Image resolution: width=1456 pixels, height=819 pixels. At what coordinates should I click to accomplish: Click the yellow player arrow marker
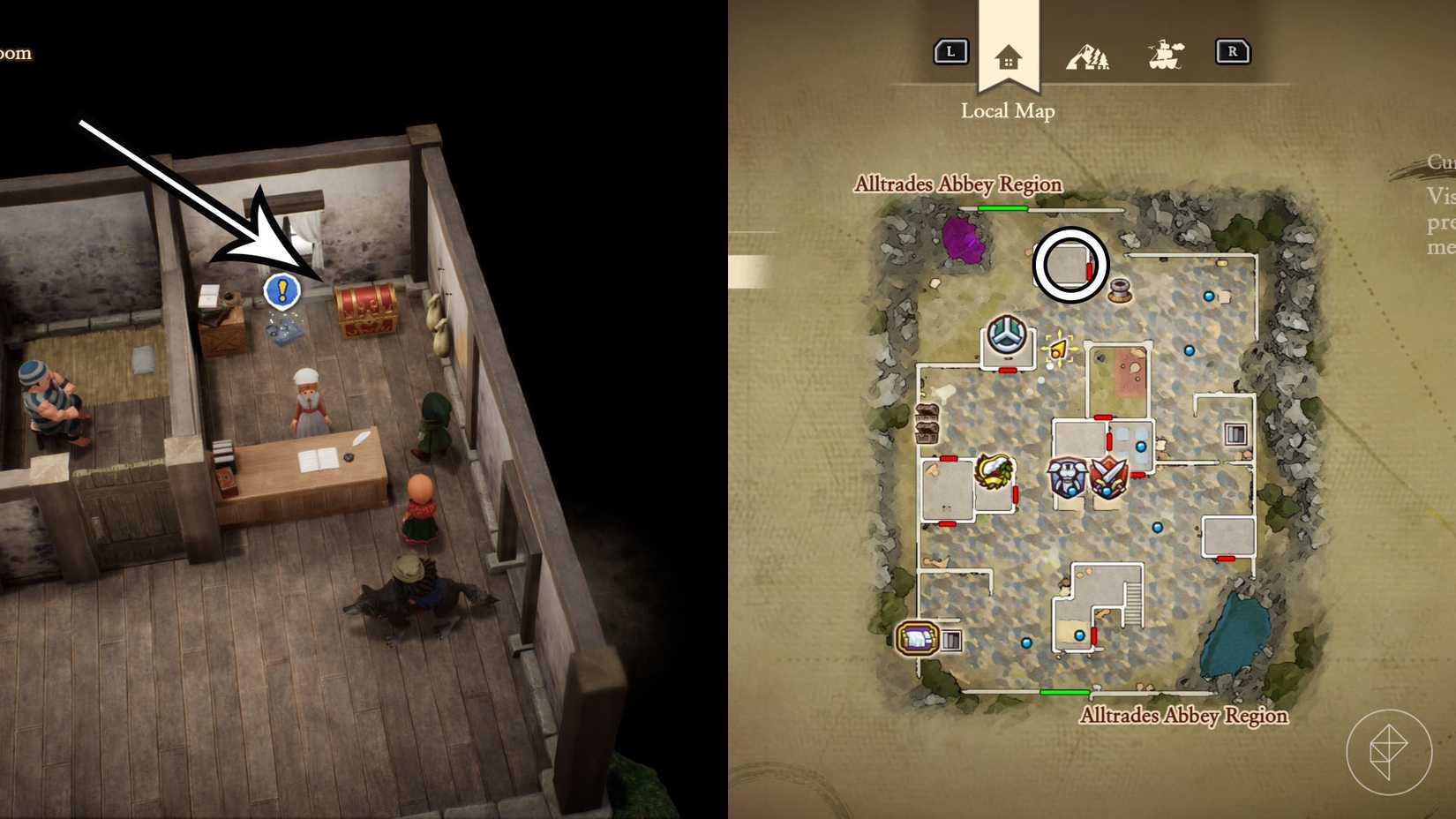1057,349
